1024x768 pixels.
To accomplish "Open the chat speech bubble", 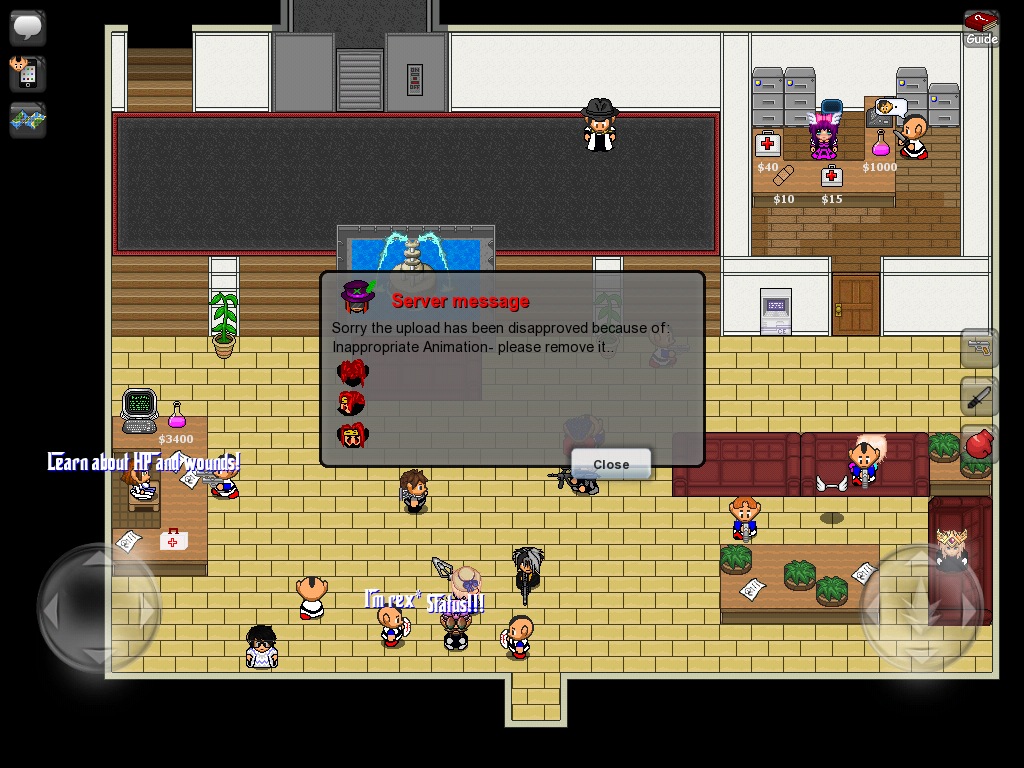I will [28, 27].
